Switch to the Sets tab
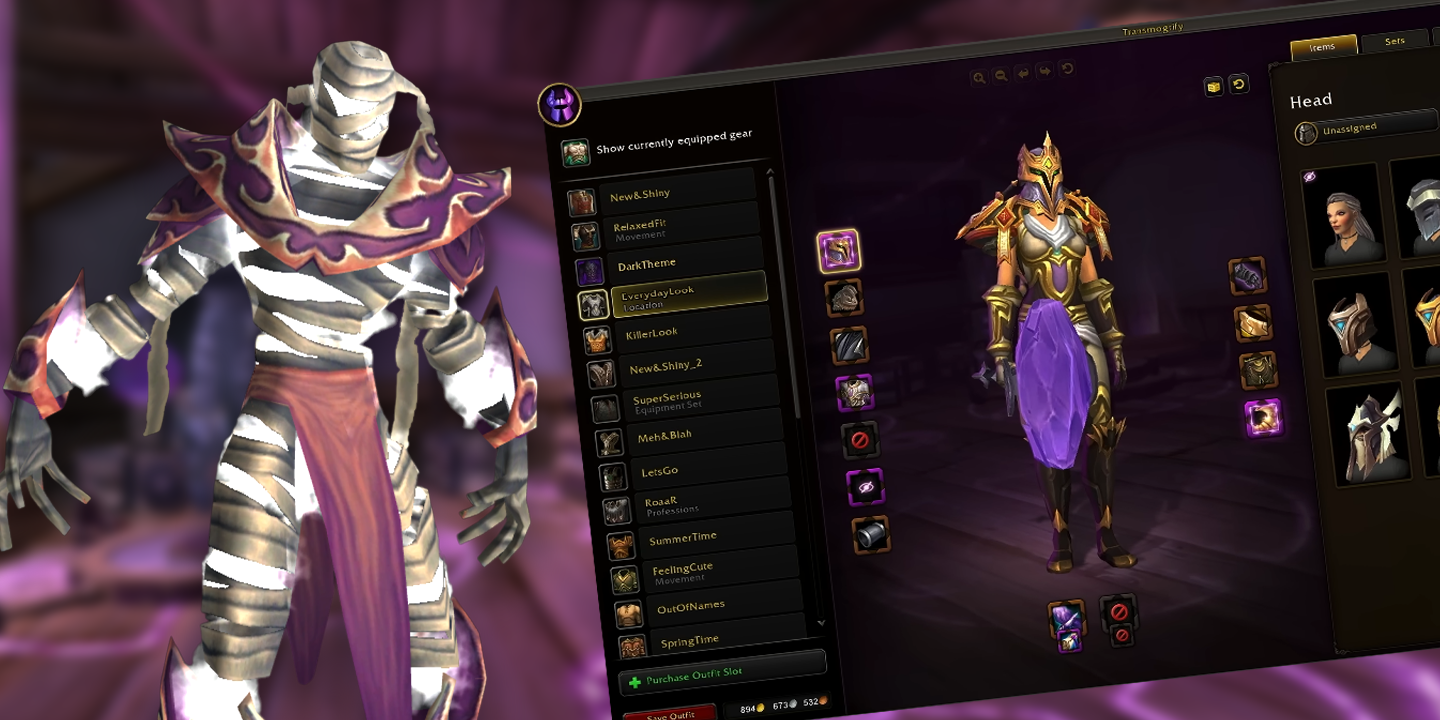 [x=1394, y=42]
